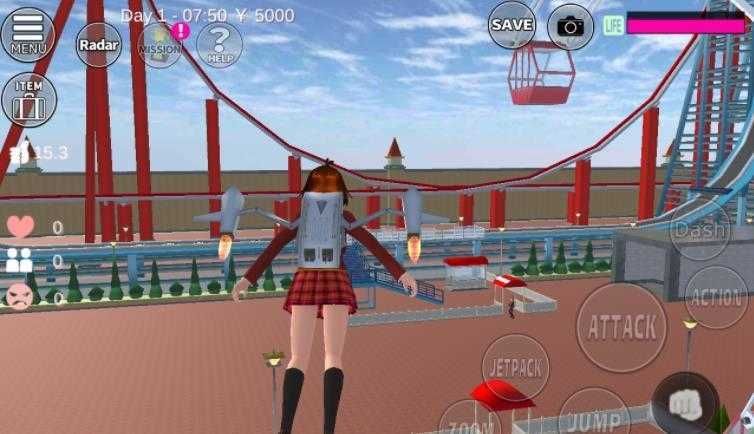
Task: Show the Help screen
Action: (219, 44)
